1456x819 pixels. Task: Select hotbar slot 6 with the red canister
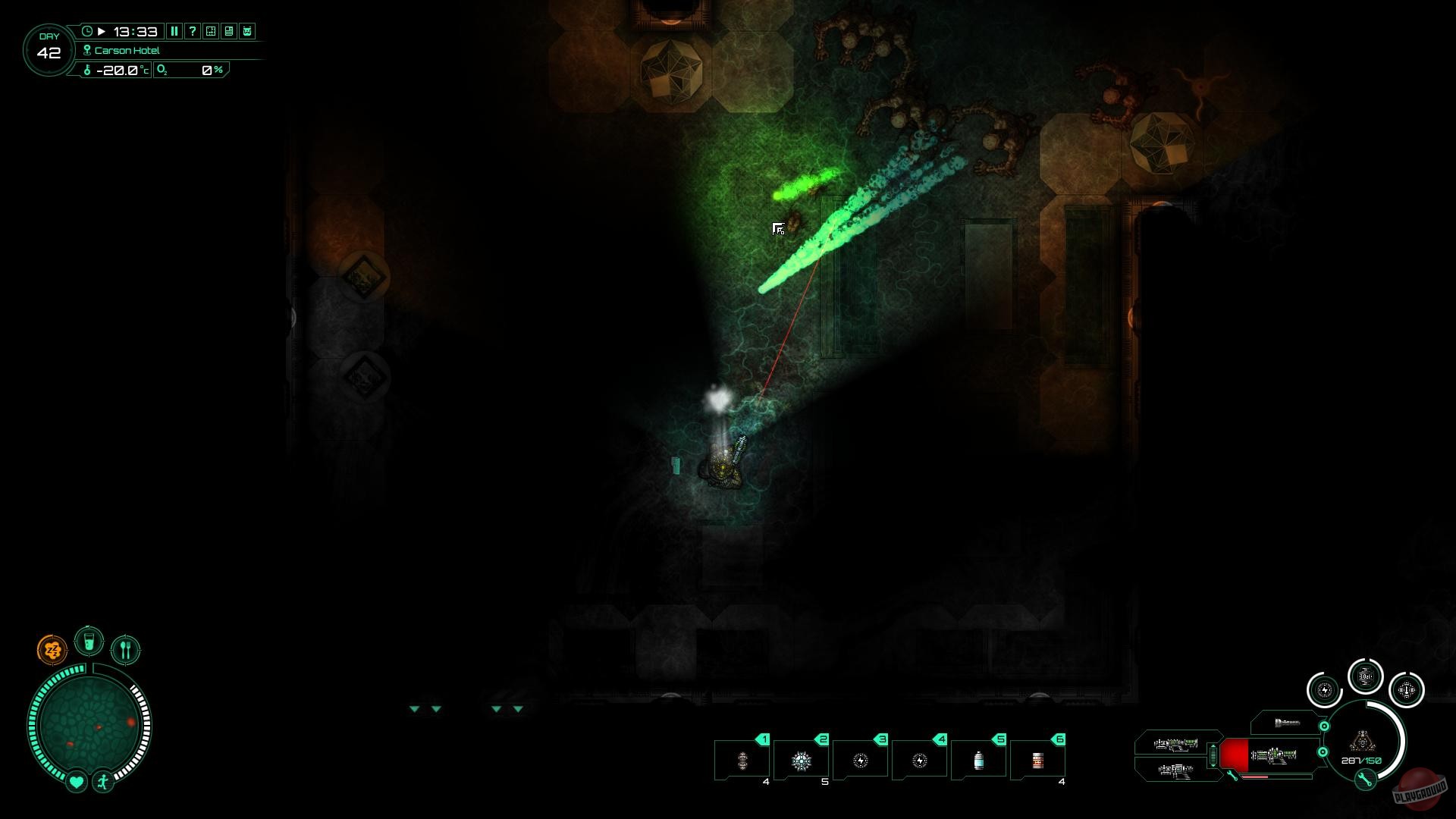[x=1038, y=758]
